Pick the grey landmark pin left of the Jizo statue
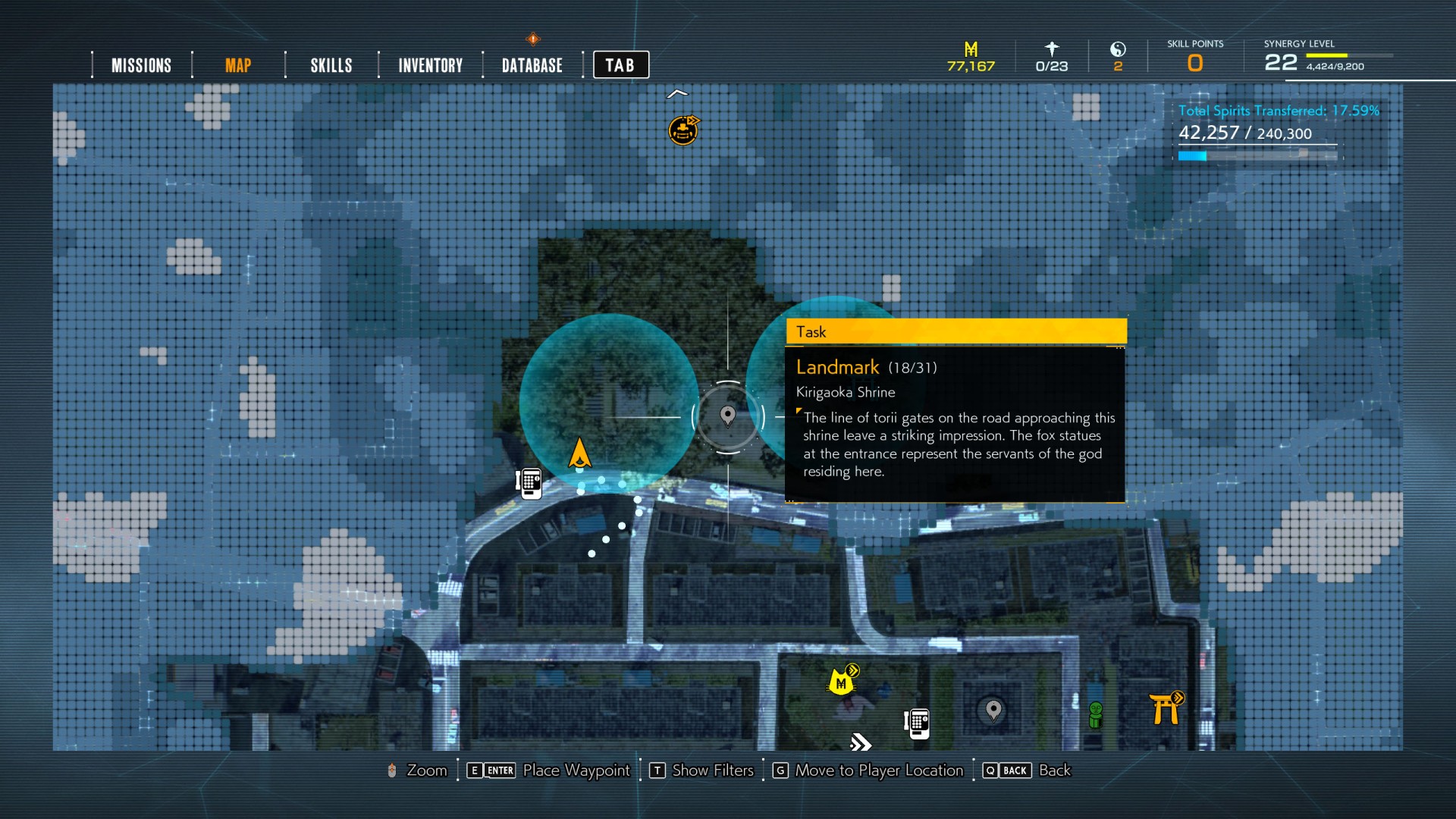The width and height of the screenshot is (1456, 819). coord(993,711)
